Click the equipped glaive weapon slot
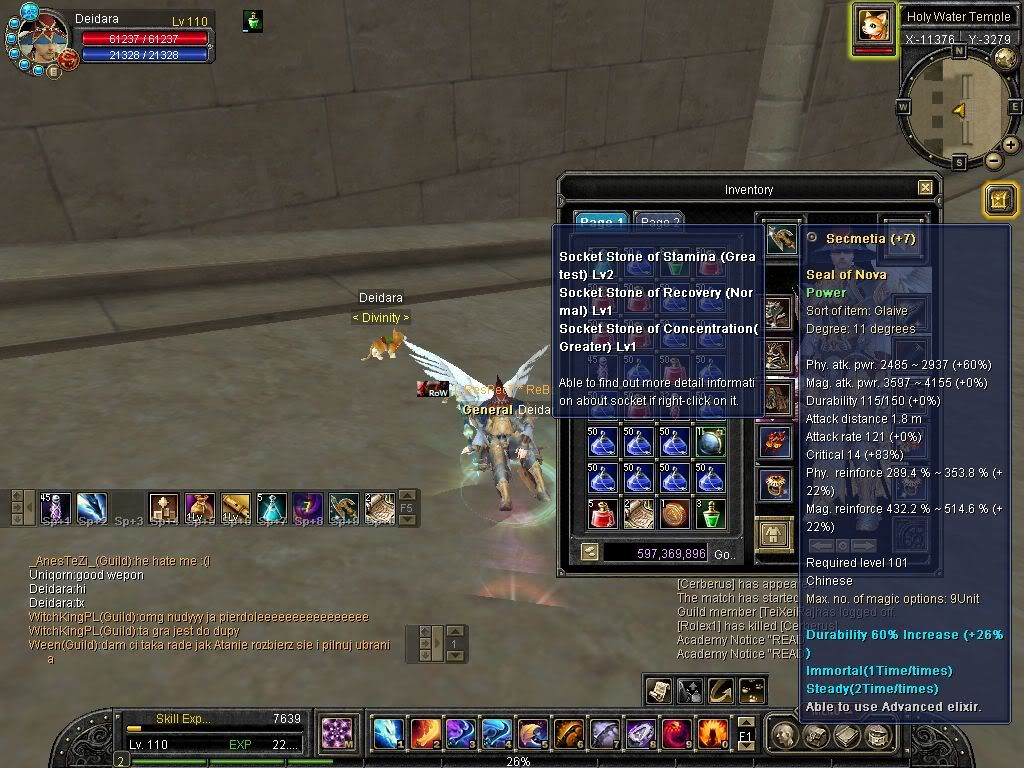1024x768 pixels. tap(781, 238)
